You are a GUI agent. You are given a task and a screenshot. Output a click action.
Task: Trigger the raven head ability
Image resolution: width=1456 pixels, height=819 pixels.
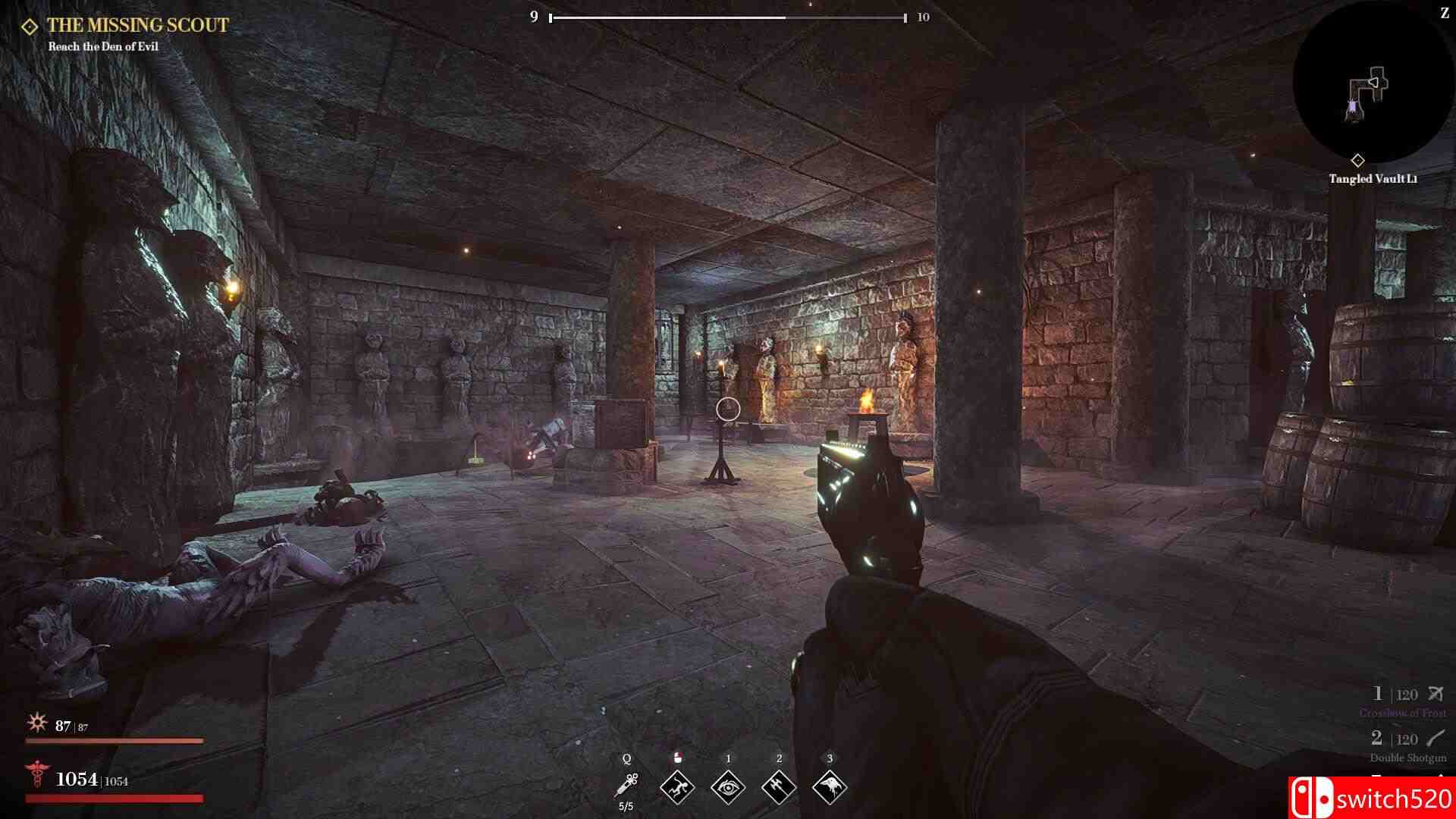pos(830,787)
